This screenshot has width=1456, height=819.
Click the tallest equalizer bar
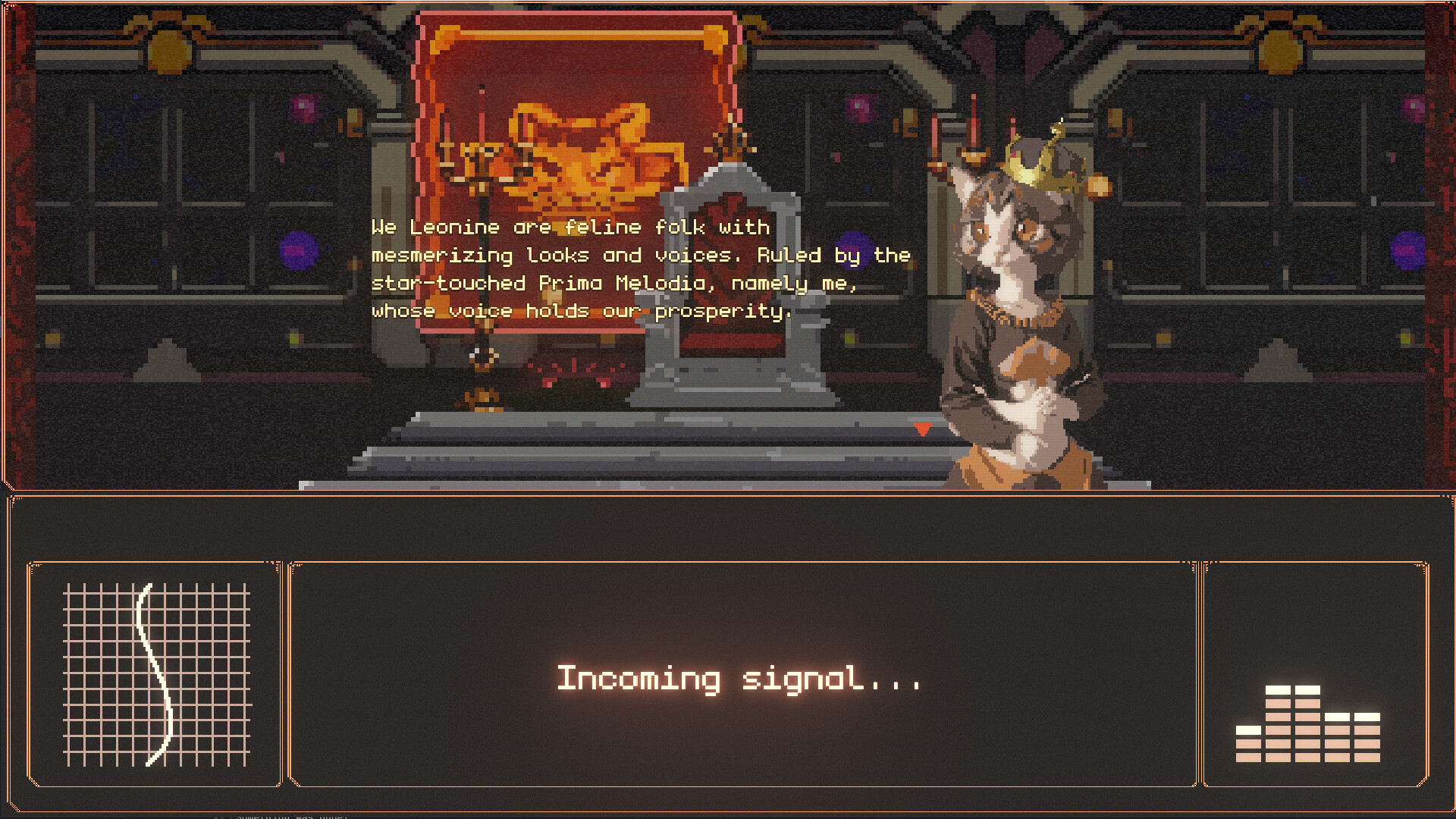[1279, 690]
